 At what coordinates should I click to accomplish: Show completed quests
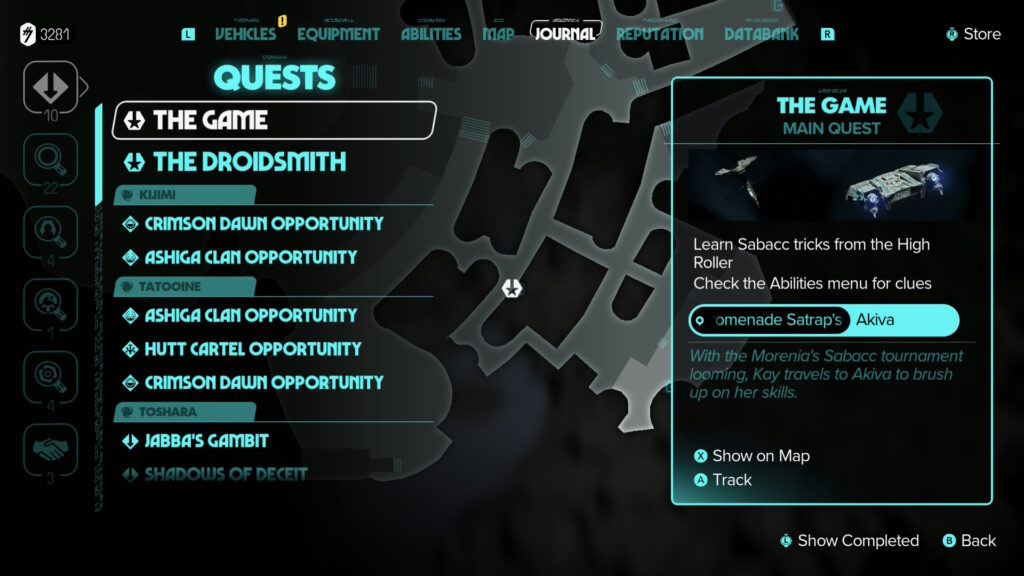pos(857,541)
